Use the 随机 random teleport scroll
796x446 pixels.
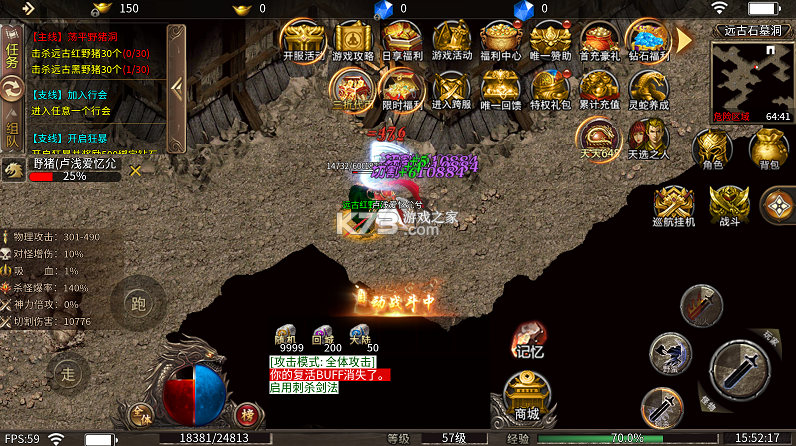pyautogui.click(x=286, y=337)
